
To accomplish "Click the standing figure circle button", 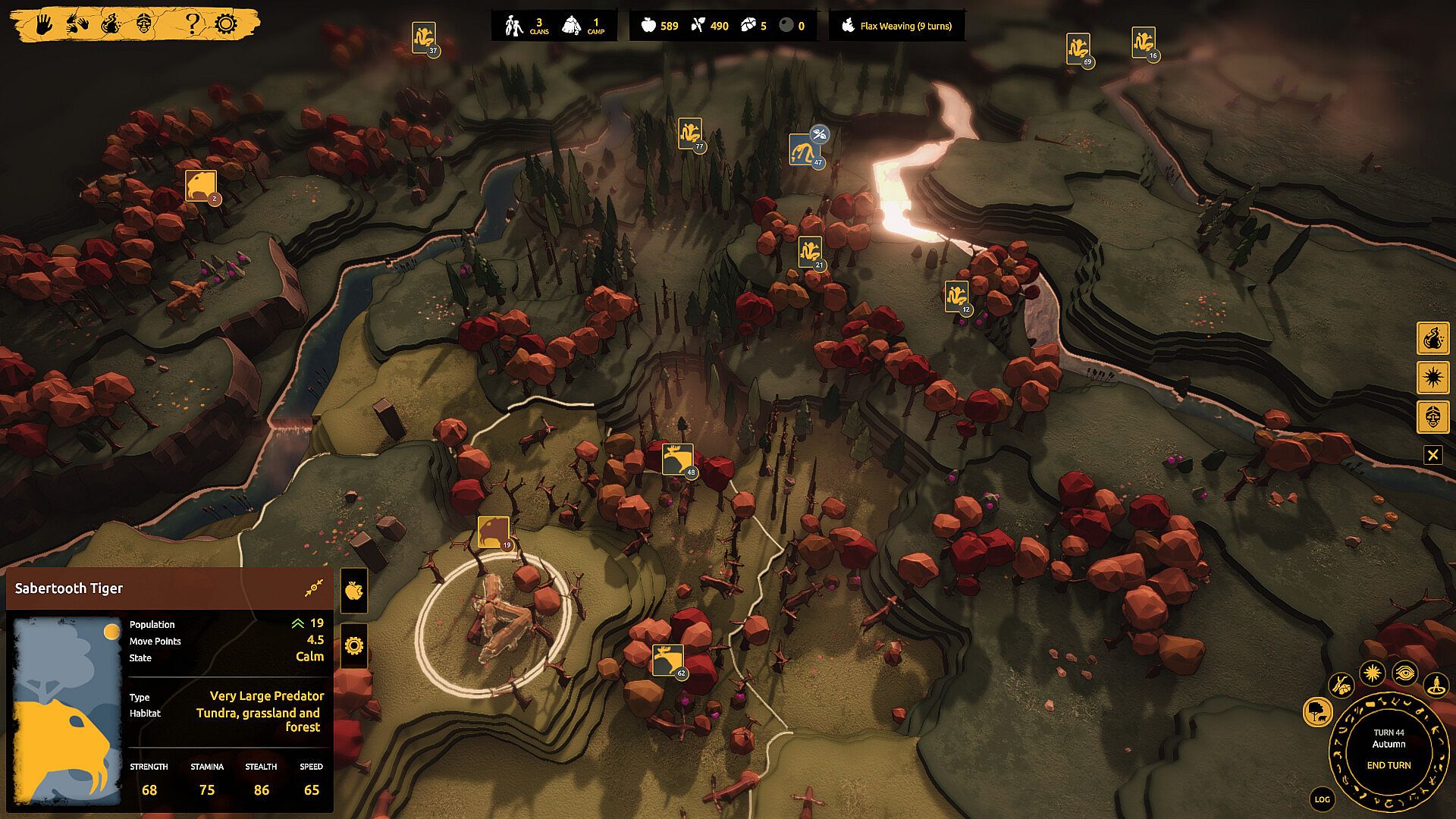I will 1436,686.
